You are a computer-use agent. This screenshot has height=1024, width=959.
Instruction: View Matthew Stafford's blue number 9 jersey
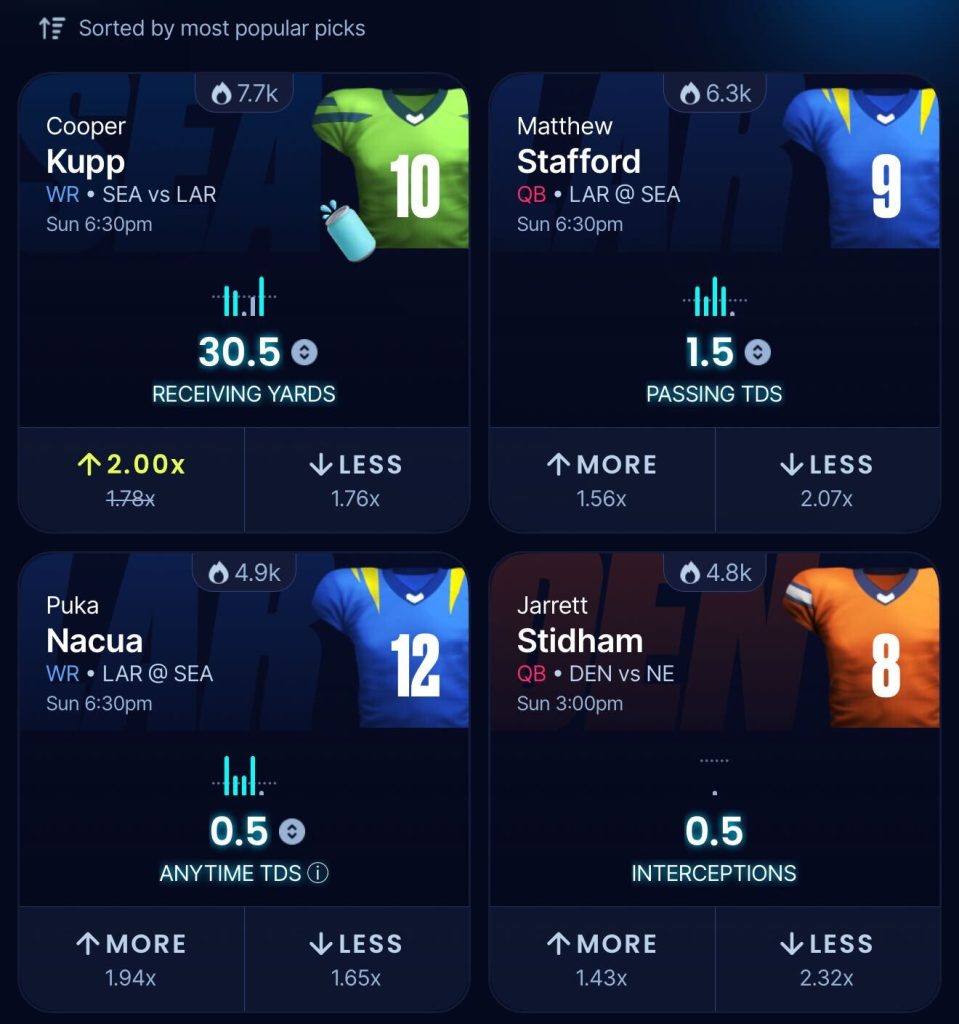coord(865,168)
